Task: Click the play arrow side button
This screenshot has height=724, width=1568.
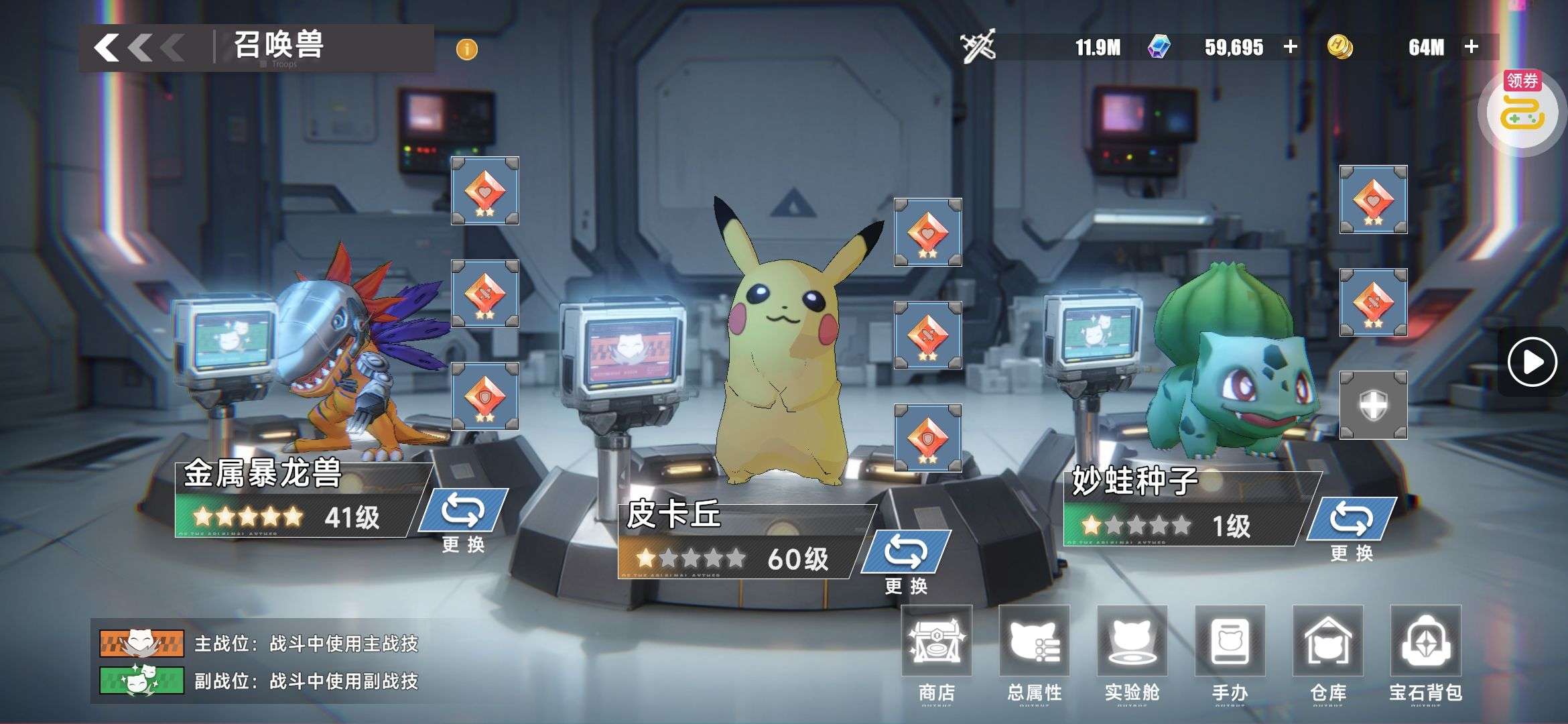Action: (x=1532, y=362)
